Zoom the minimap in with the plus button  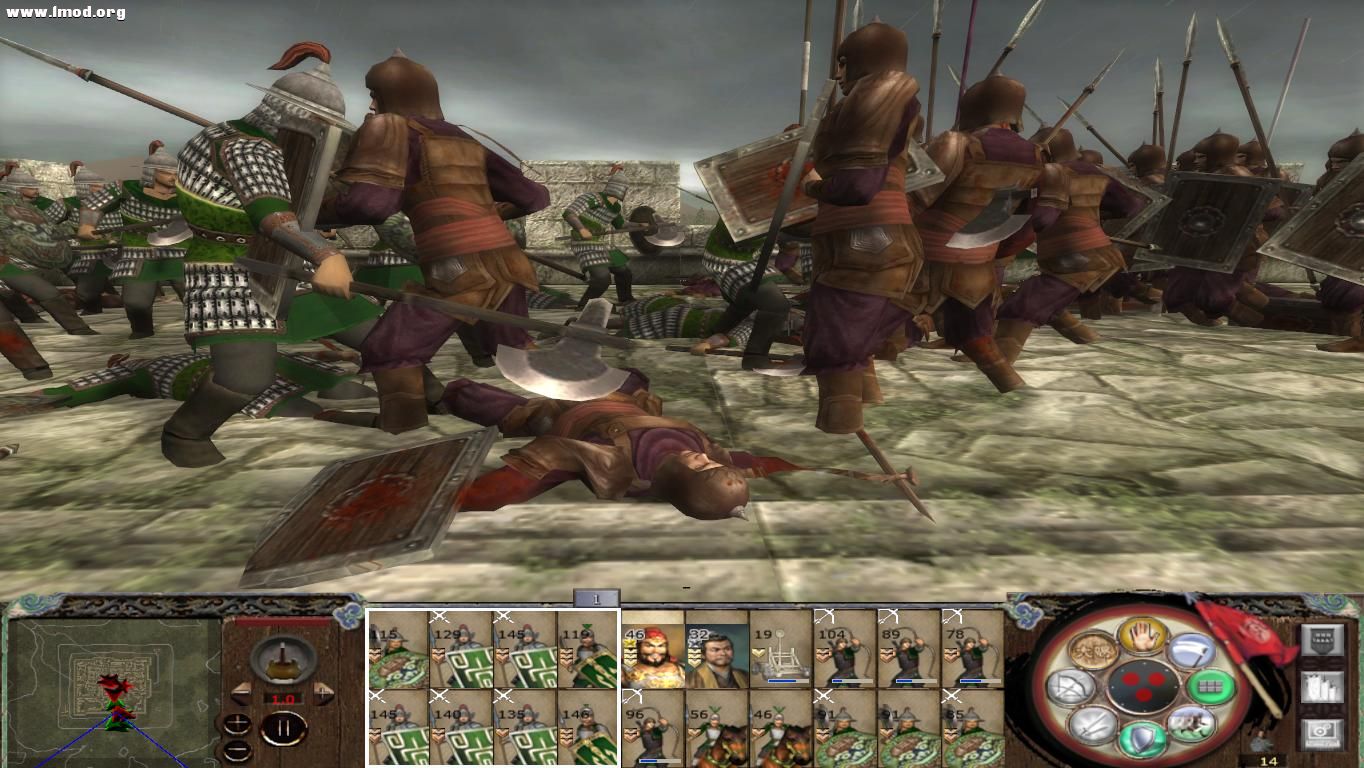pyautogui.click(x=237, y=722)
